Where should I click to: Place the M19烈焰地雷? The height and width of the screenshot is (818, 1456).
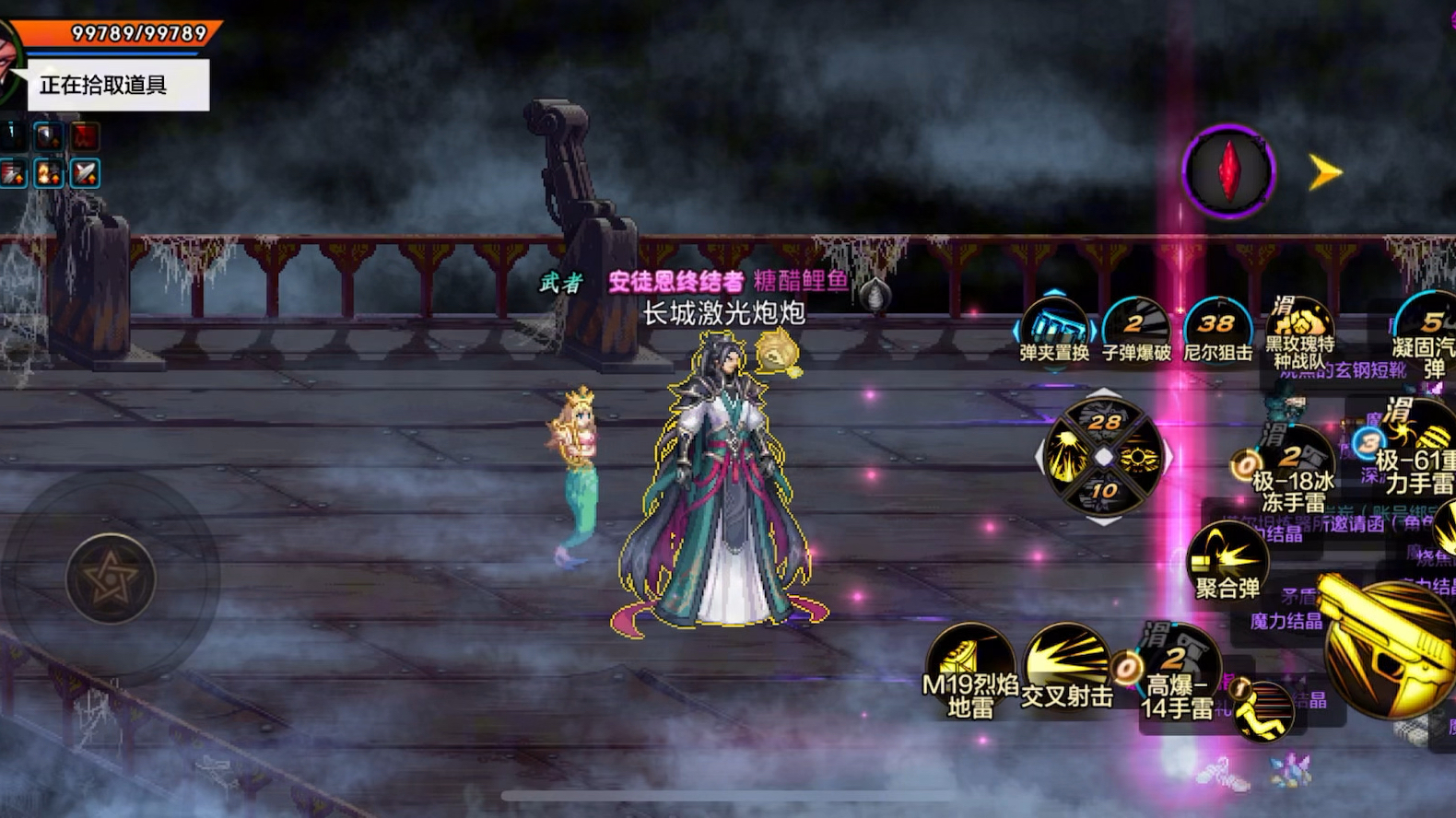969,668
